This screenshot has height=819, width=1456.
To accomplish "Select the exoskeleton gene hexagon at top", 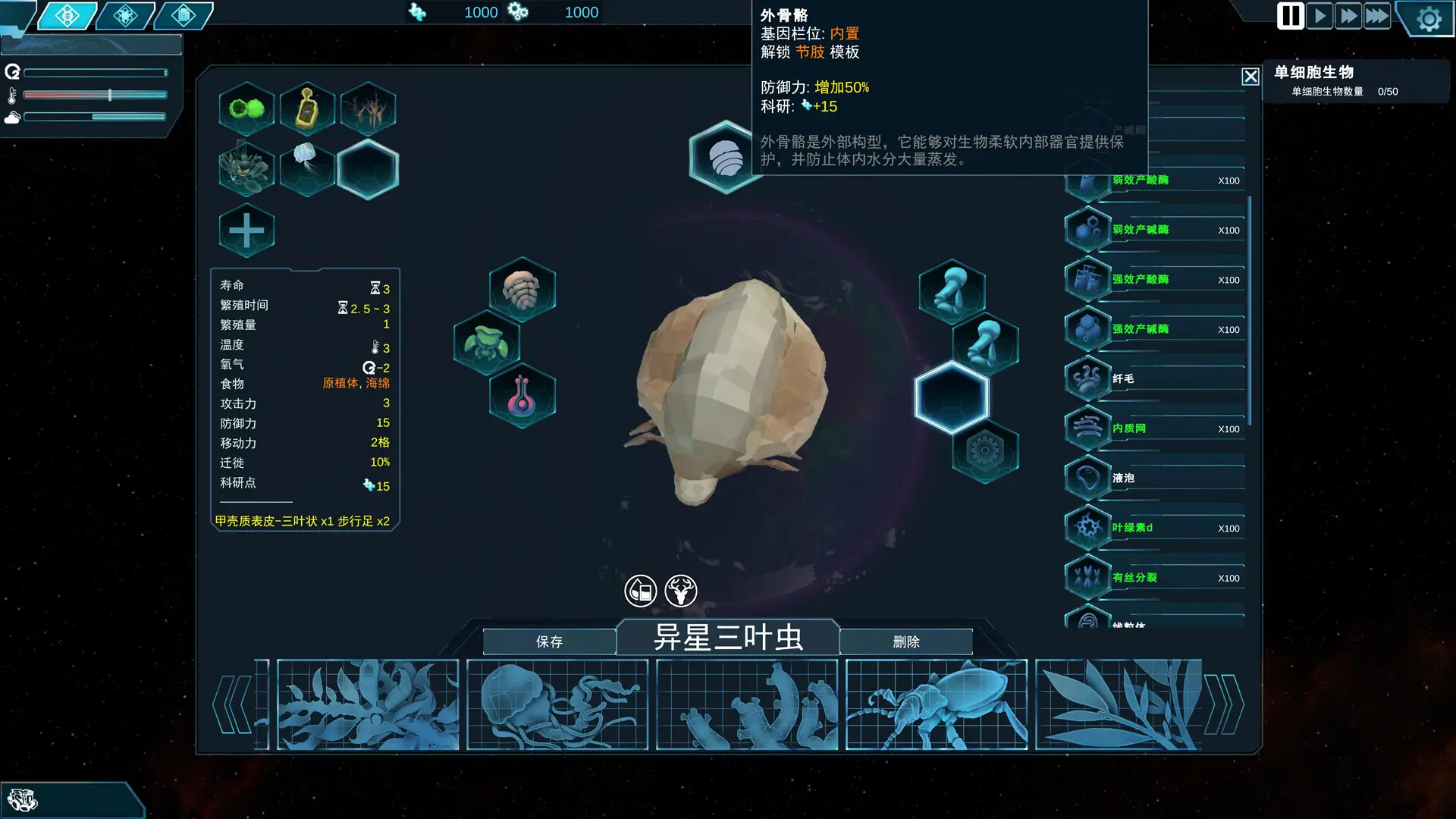I will (x=726, y=157).
